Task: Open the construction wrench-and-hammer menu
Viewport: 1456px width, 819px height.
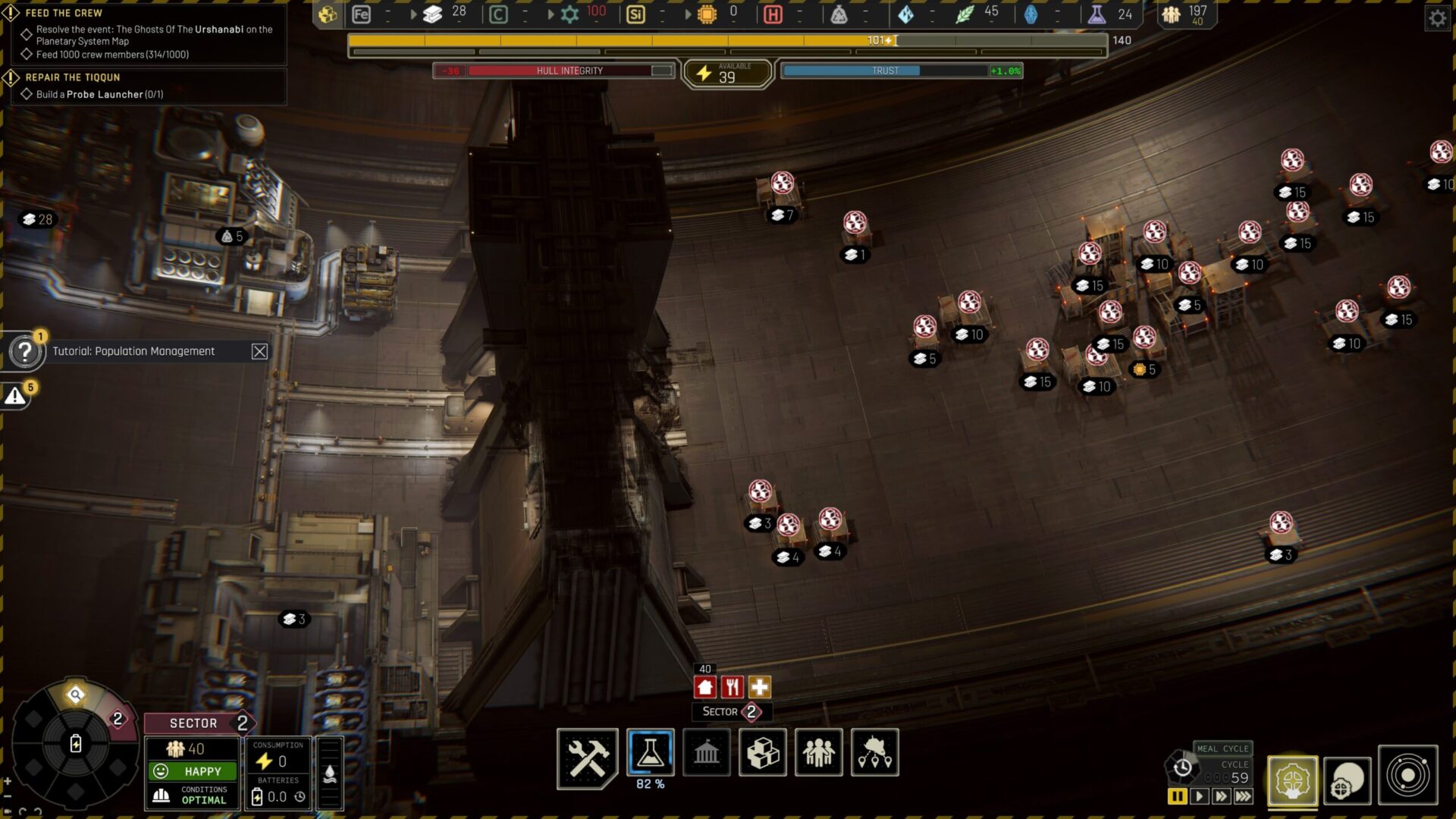Action: tap(588, 757)
